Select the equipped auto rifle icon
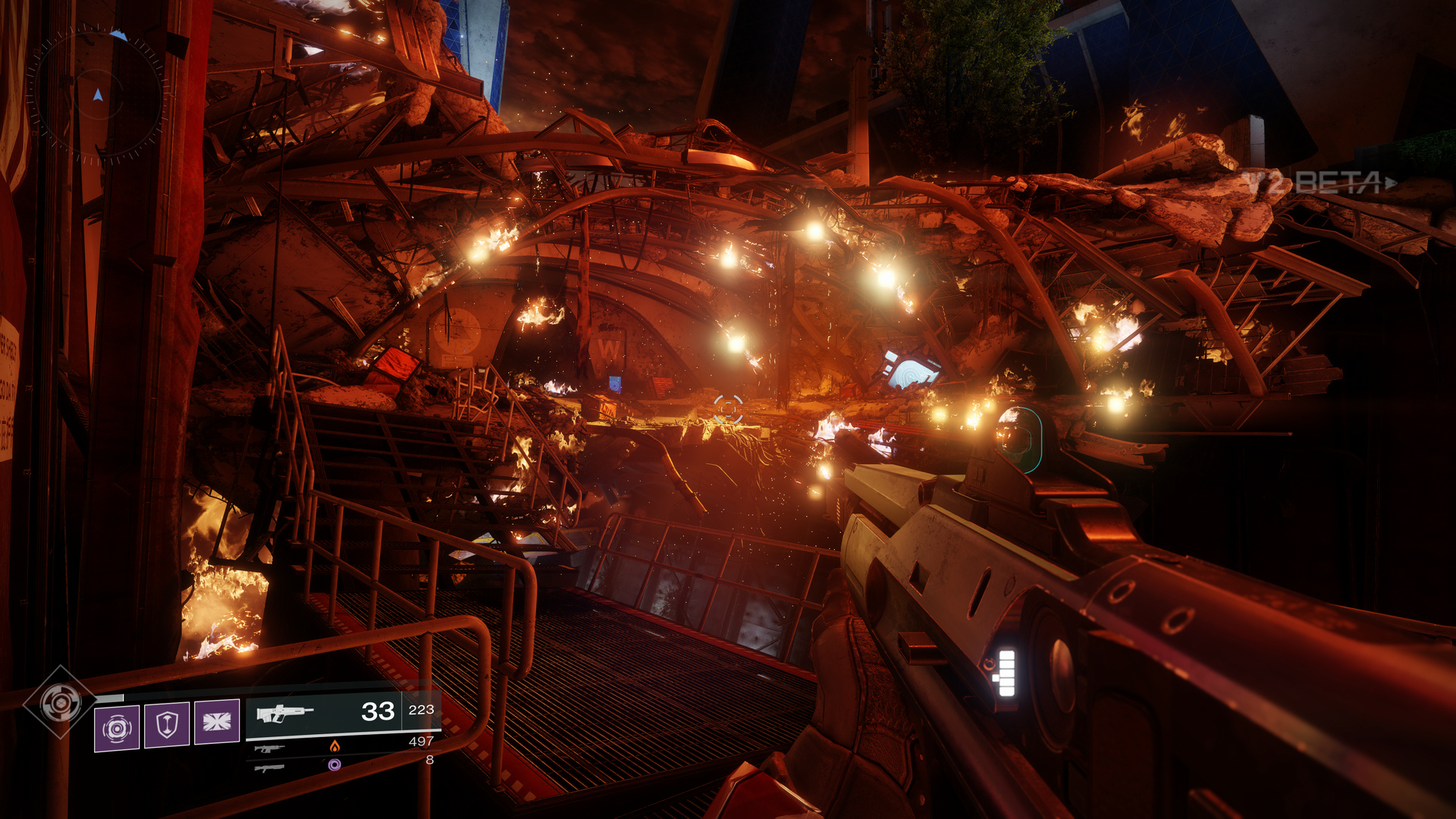Viewport: 1456px width, 819px height. tap(284, 713)
